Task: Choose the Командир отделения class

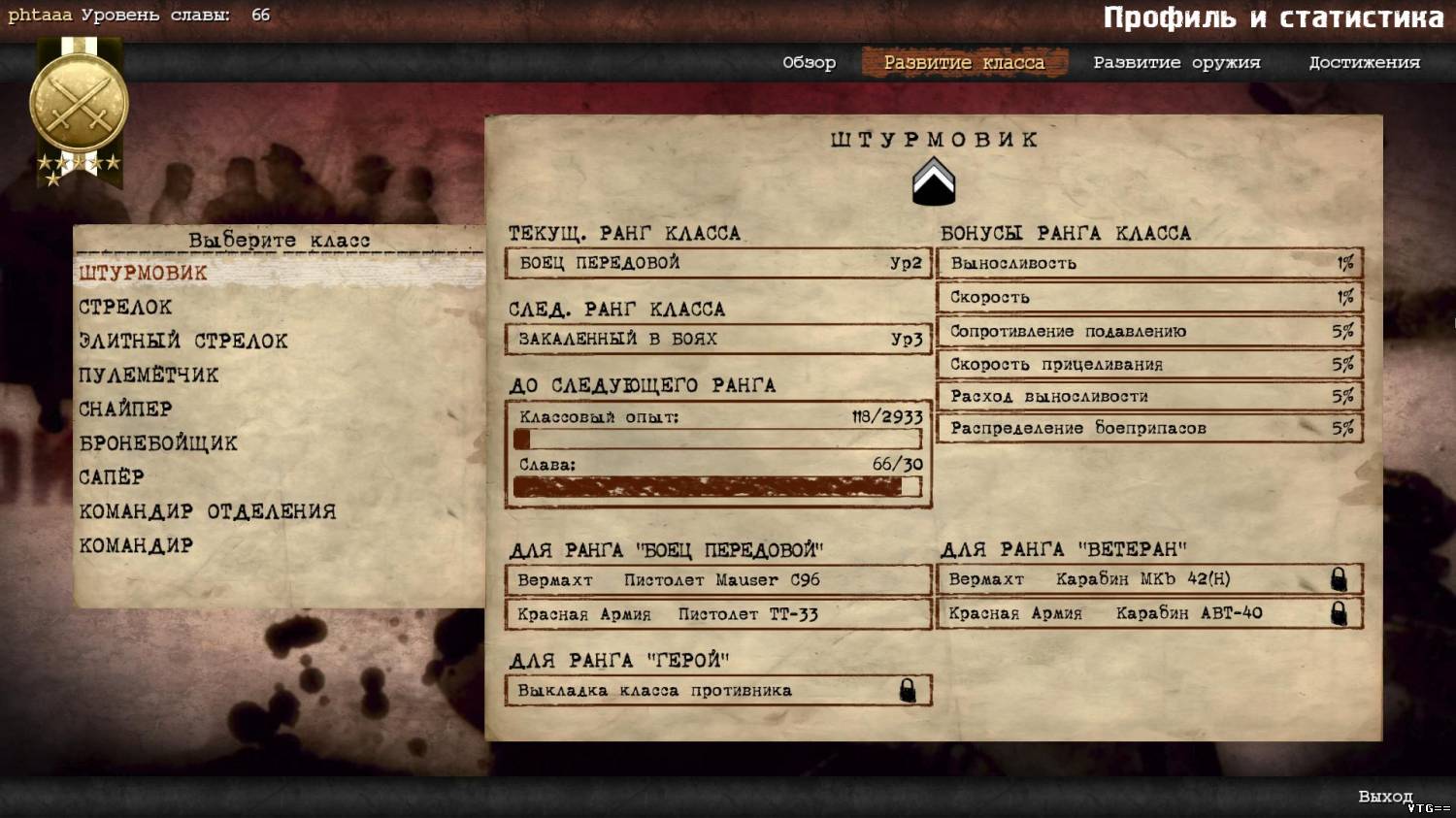Action: [x=208, y=511]
